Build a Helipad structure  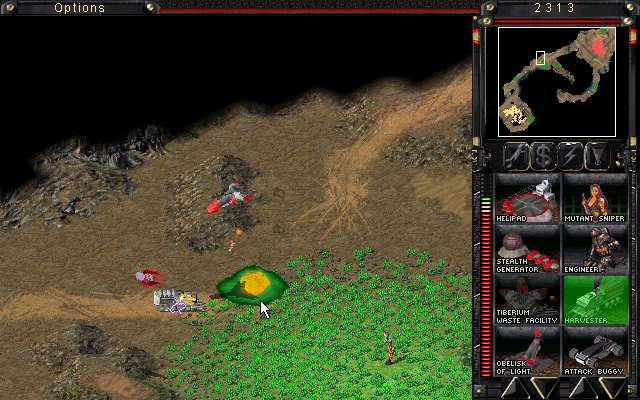click(527, 199)
